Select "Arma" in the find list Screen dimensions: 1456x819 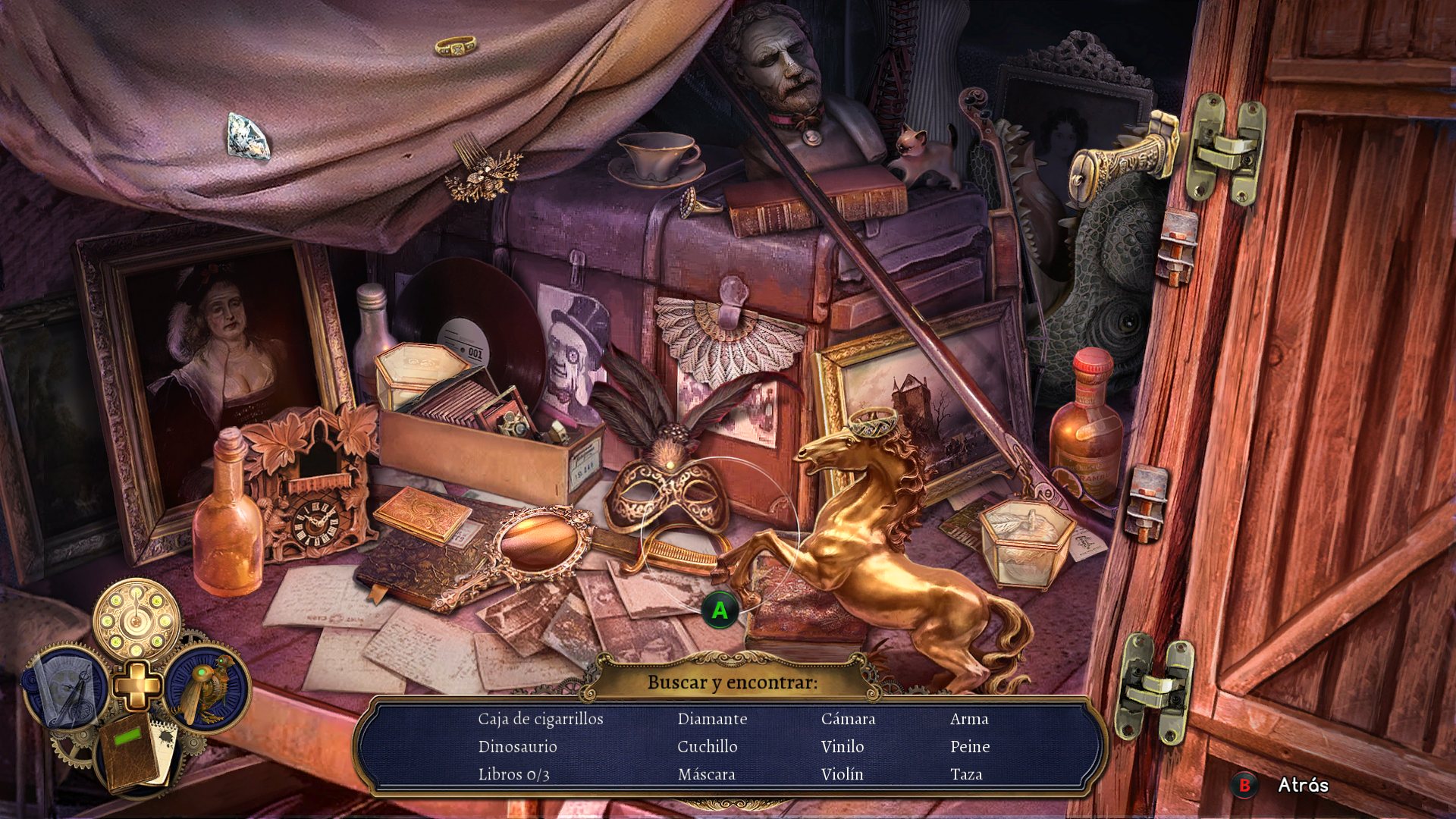pos(968,719)
